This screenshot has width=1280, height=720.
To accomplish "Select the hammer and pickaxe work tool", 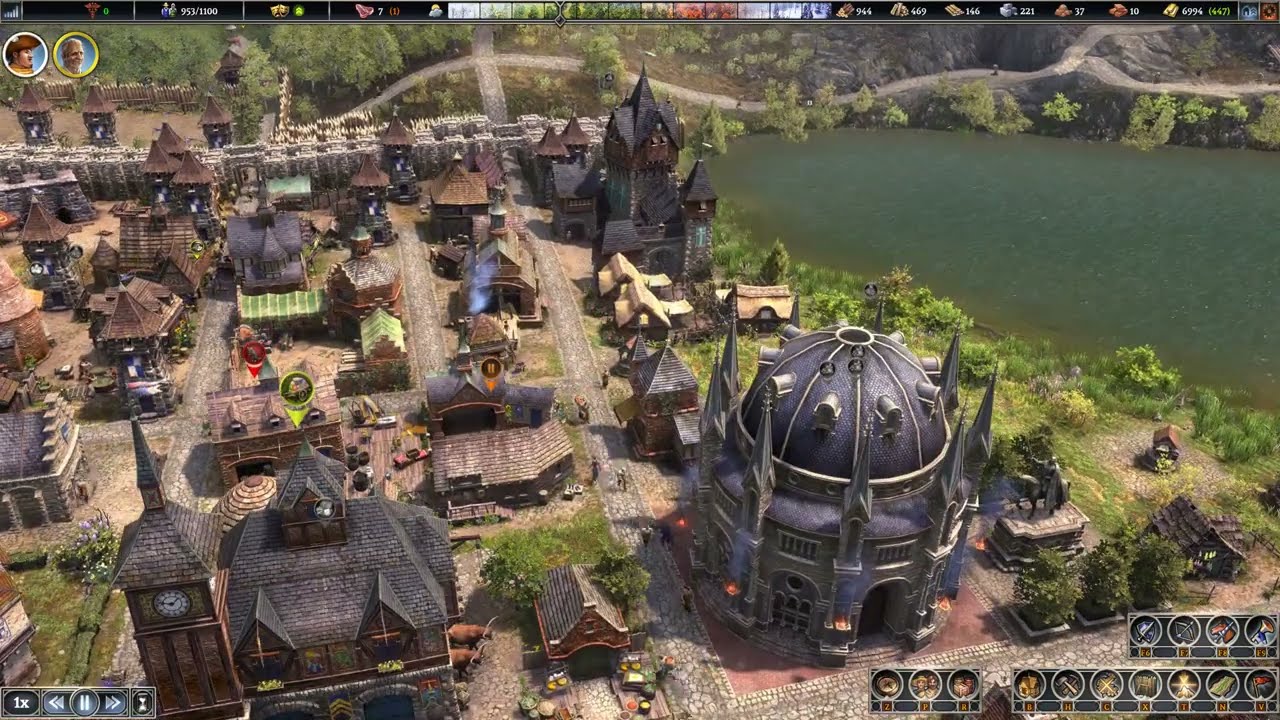I will [x=1068, y=685].
